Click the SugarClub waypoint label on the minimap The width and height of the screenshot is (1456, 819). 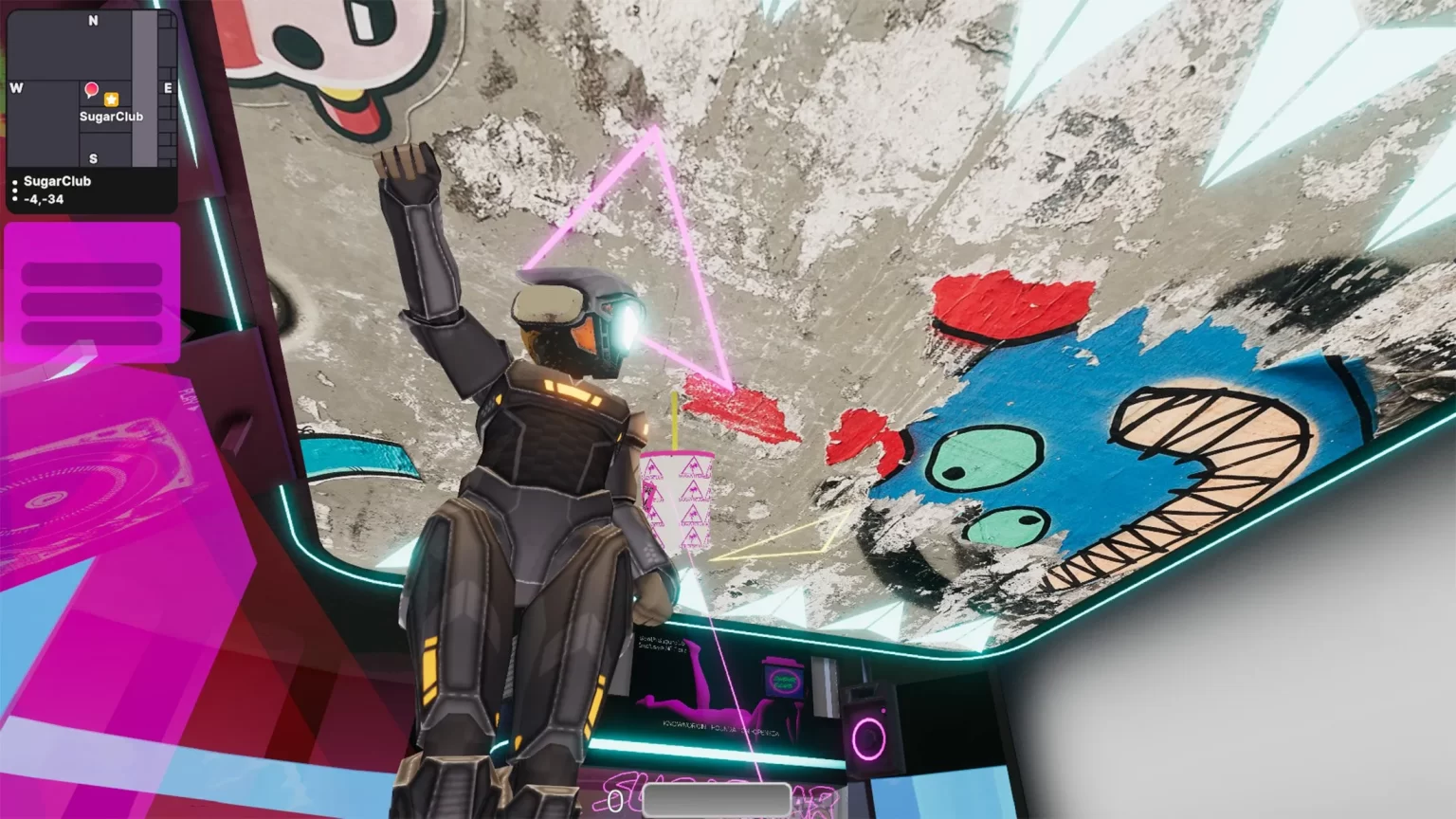tap(111, 116)
